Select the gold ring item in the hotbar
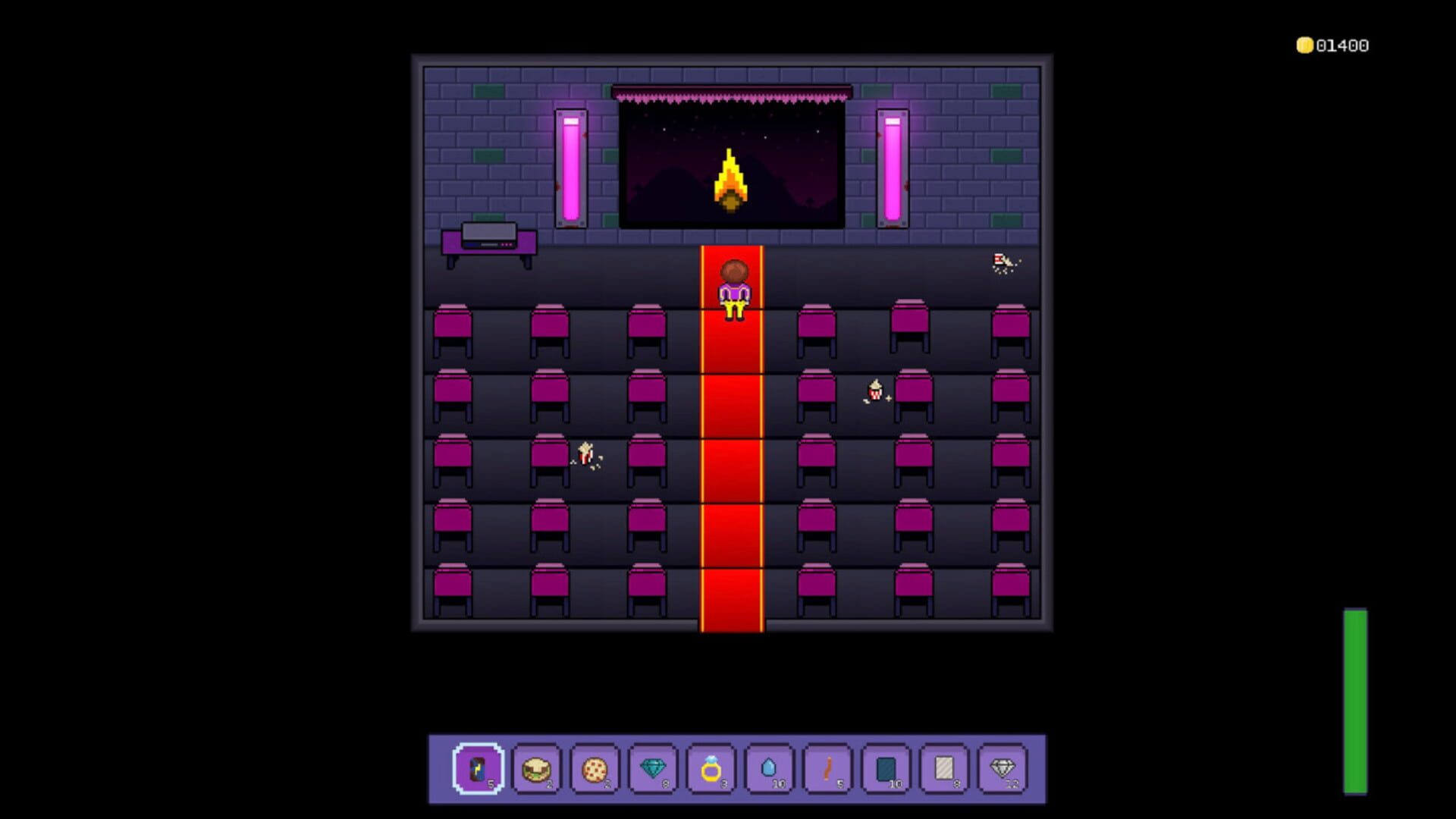Viewport: 1456px width, 819px height. click(x=713, y=769)
